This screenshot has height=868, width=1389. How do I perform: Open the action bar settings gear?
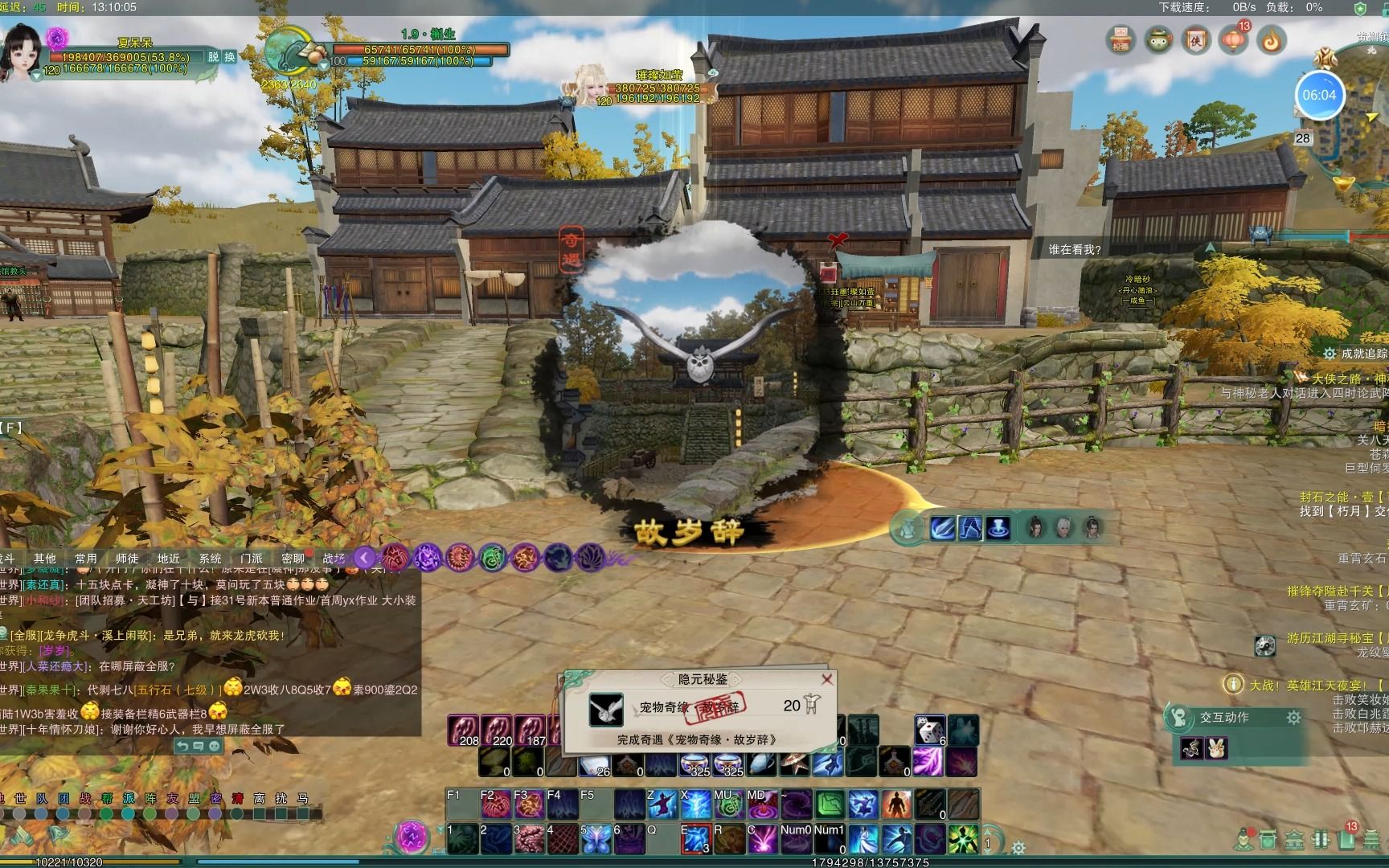(x=1018, y=848)
